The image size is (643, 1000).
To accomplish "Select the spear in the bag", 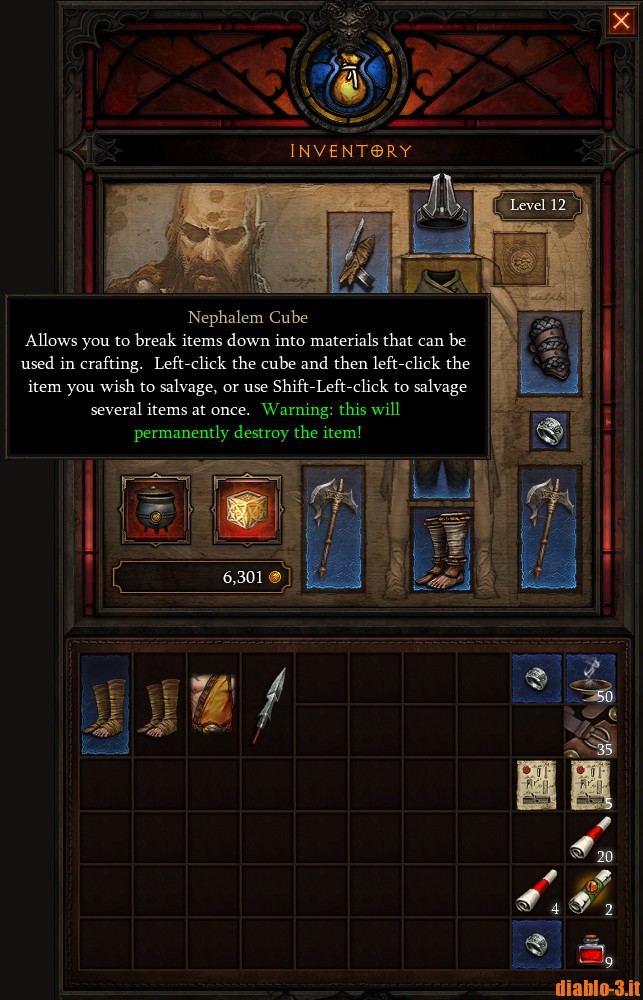I will (268, 703).
